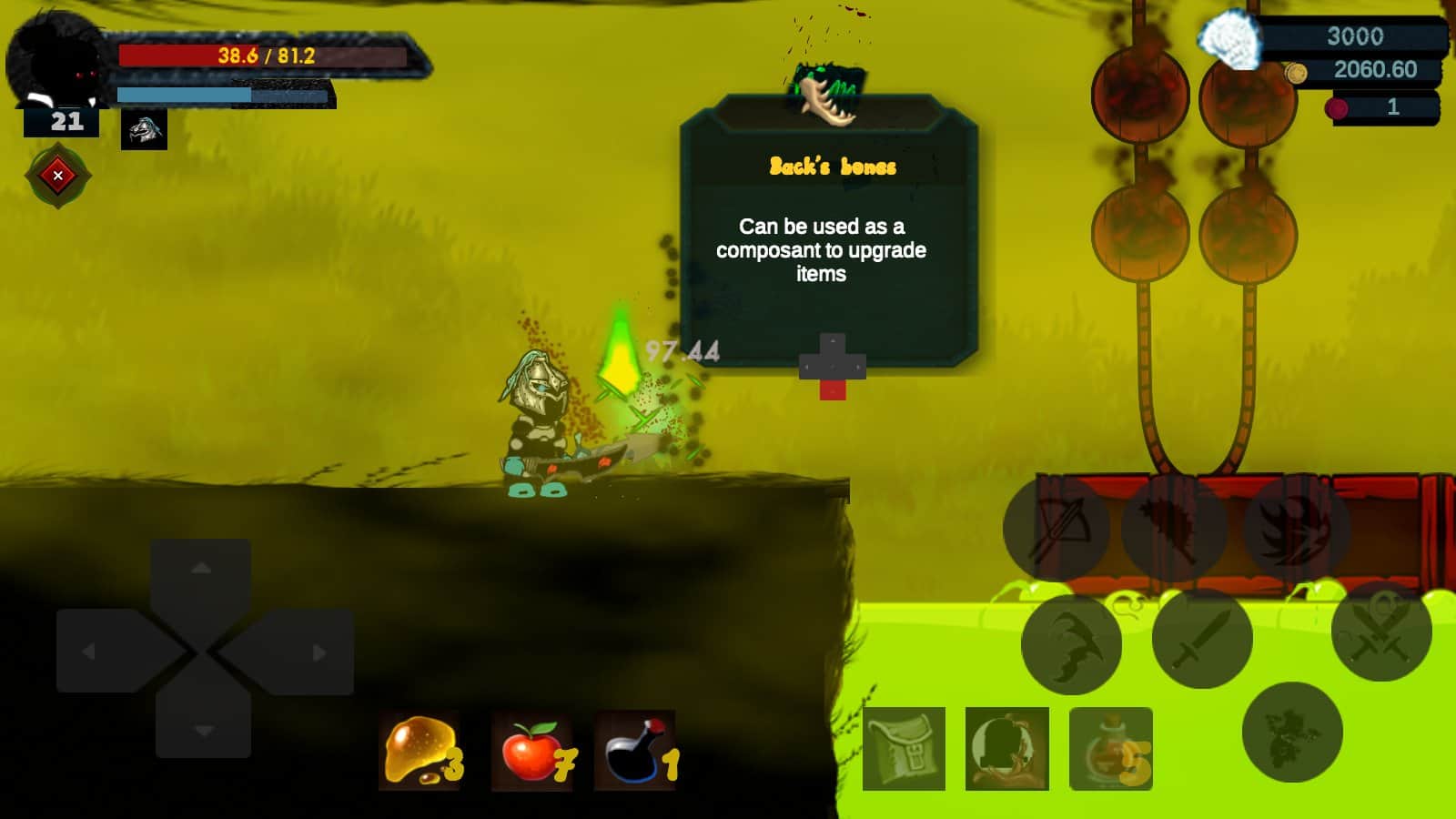Tap the red diamond X button
This screenshot has width=1456, height=819.
(x=57, y=176)
